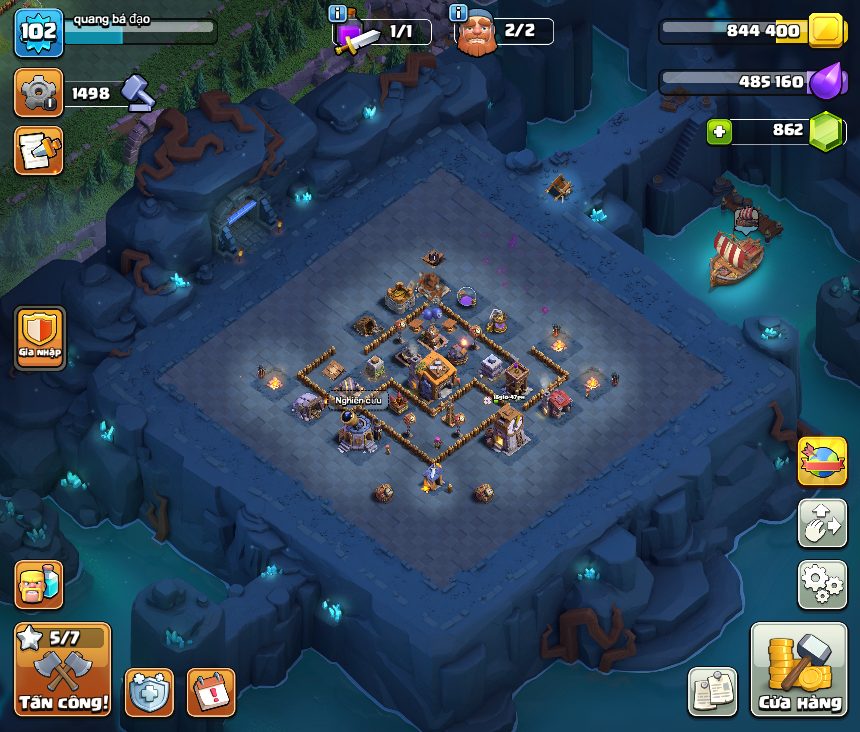860x732 pixels.
Task: Click the globe map icon
Action: (x=821, y=462)
